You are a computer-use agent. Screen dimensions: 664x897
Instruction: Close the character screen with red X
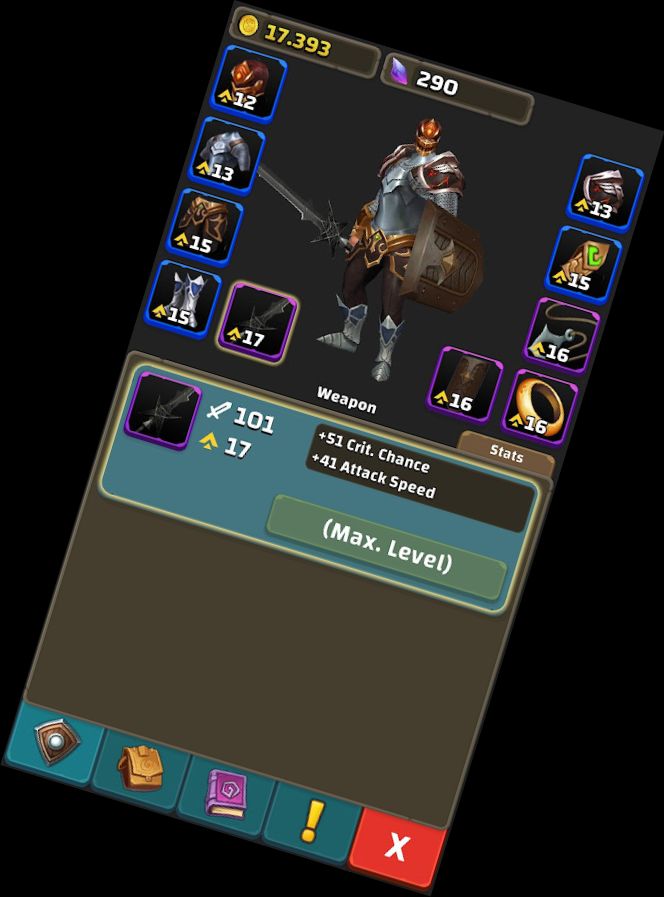pyautogui.click(x=397, y=847)
